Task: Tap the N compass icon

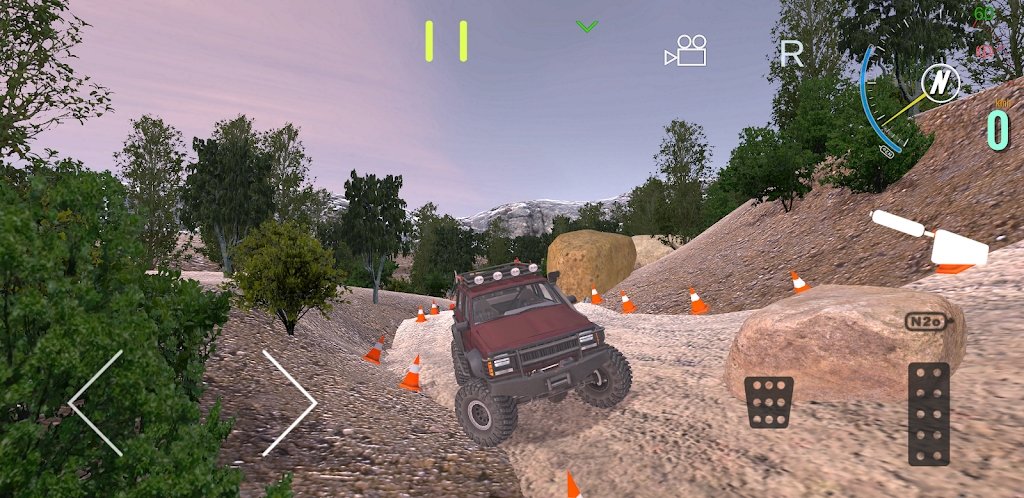Action: point(939,83)
